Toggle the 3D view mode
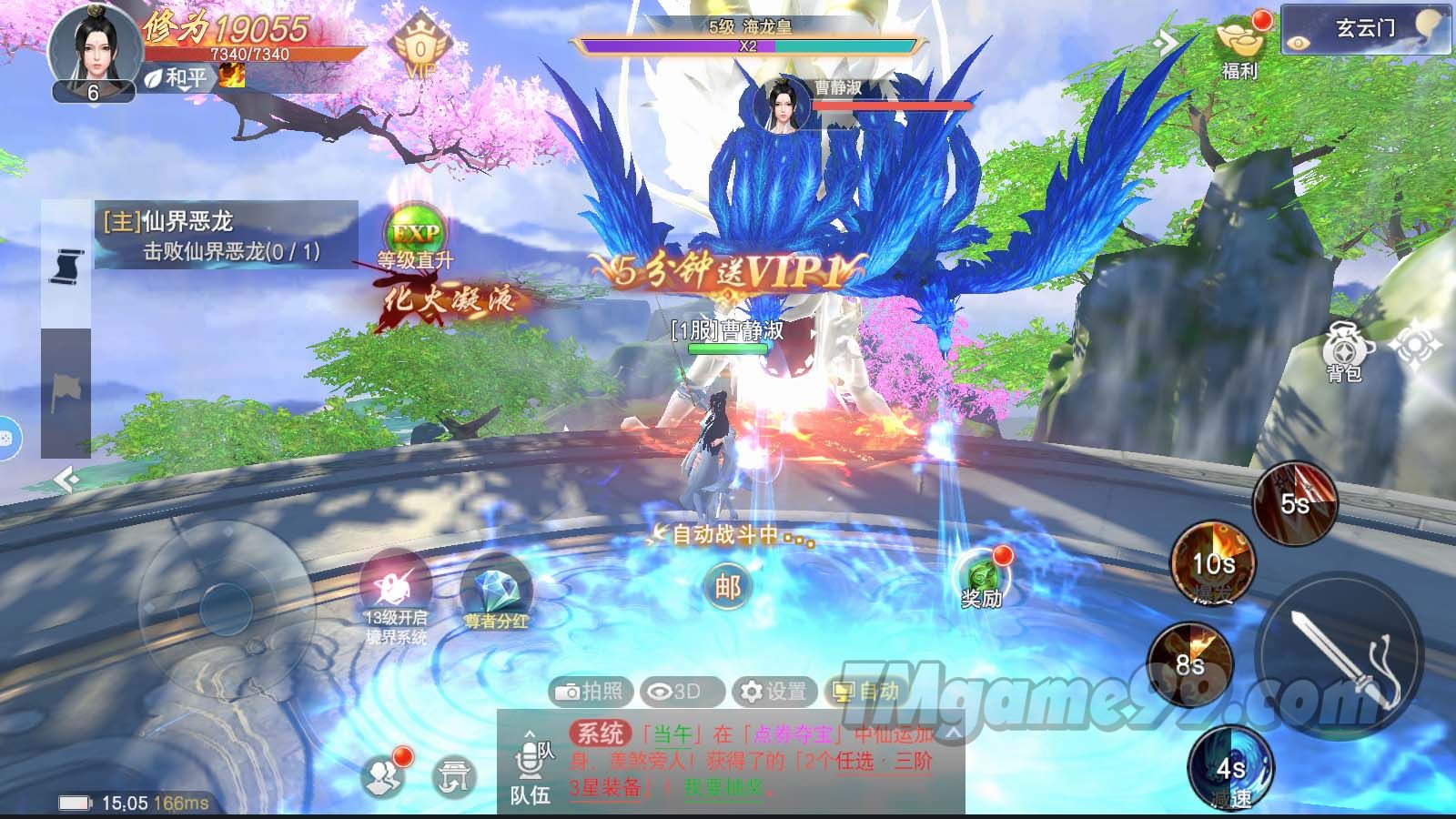 tap(681, 692)
